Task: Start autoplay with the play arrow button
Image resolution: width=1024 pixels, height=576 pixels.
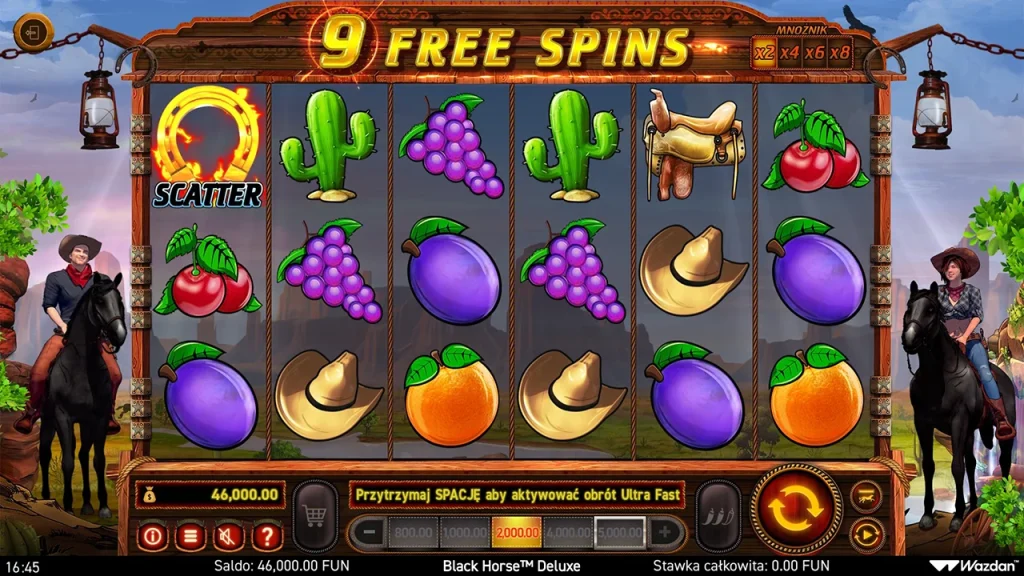Action: click(x=866, y=535)
